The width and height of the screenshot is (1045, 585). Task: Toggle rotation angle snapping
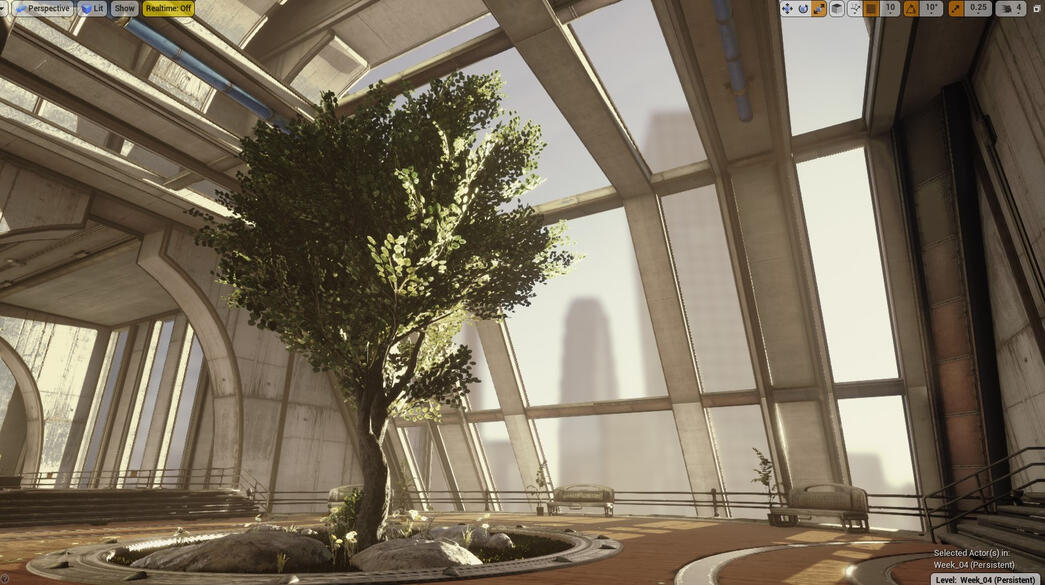click(911, 8)
